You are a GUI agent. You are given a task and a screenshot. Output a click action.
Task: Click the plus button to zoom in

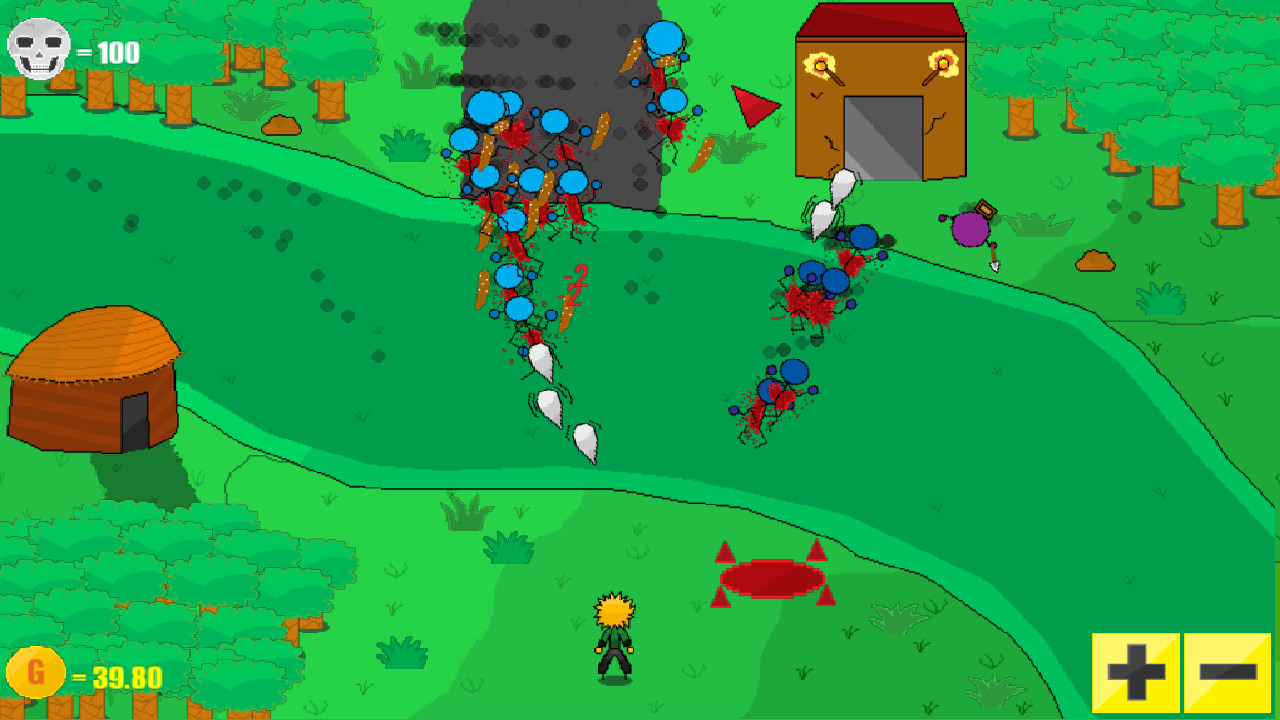1133,672
